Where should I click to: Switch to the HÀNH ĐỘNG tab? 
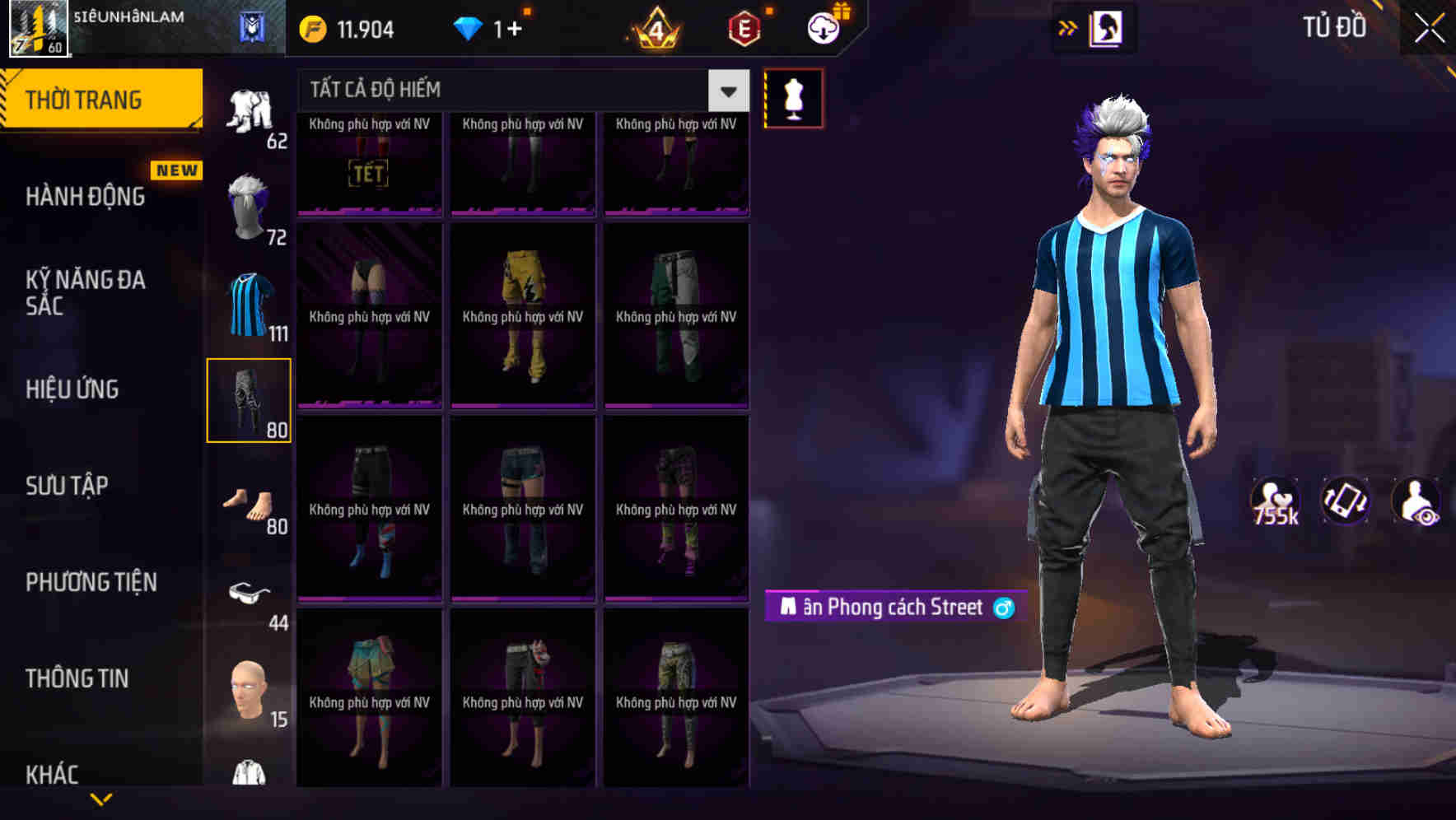point(86,196)
